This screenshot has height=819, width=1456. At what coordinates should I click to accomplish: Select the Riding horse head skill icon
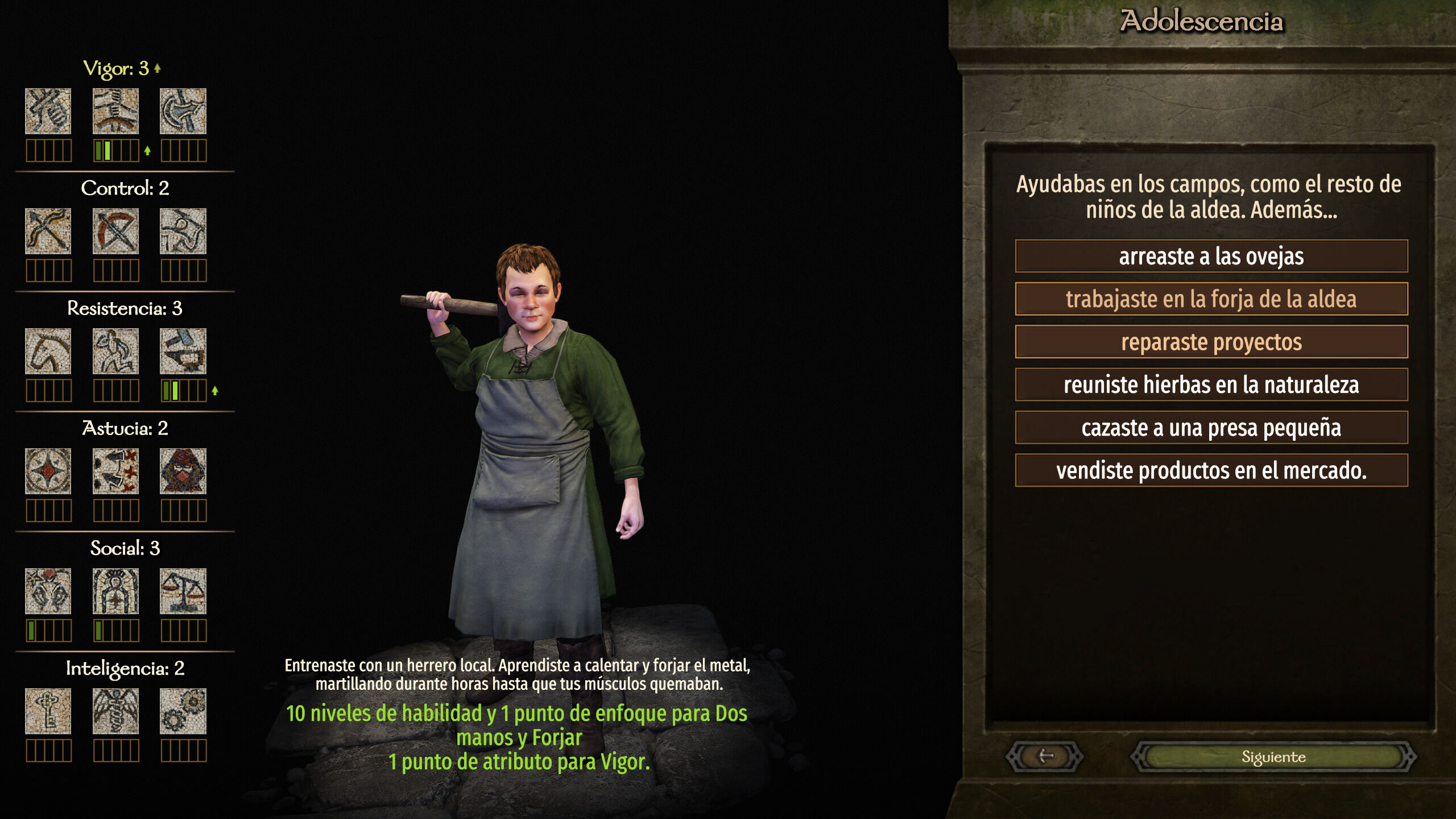click(48, 351)
